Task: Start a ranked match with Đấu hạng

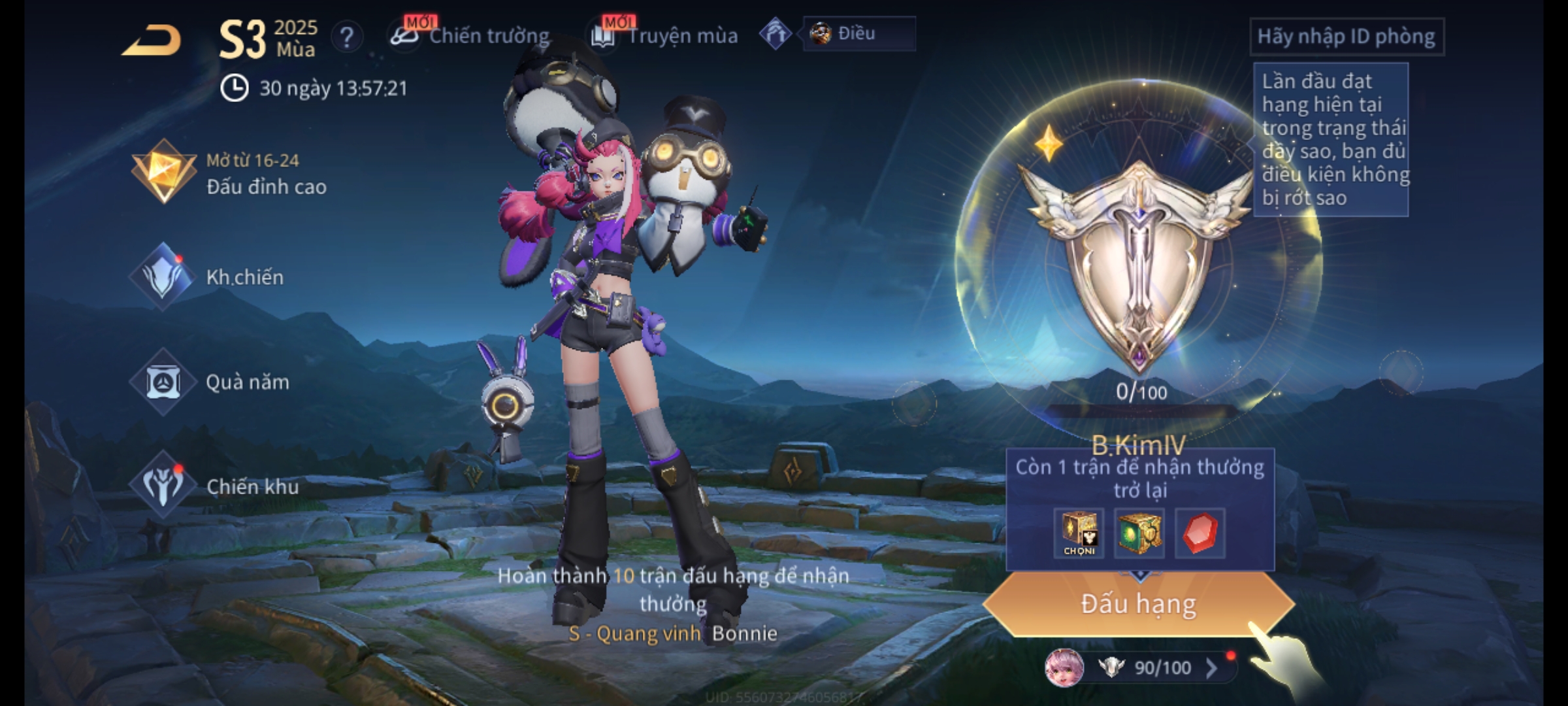Action: (1138, 604)
